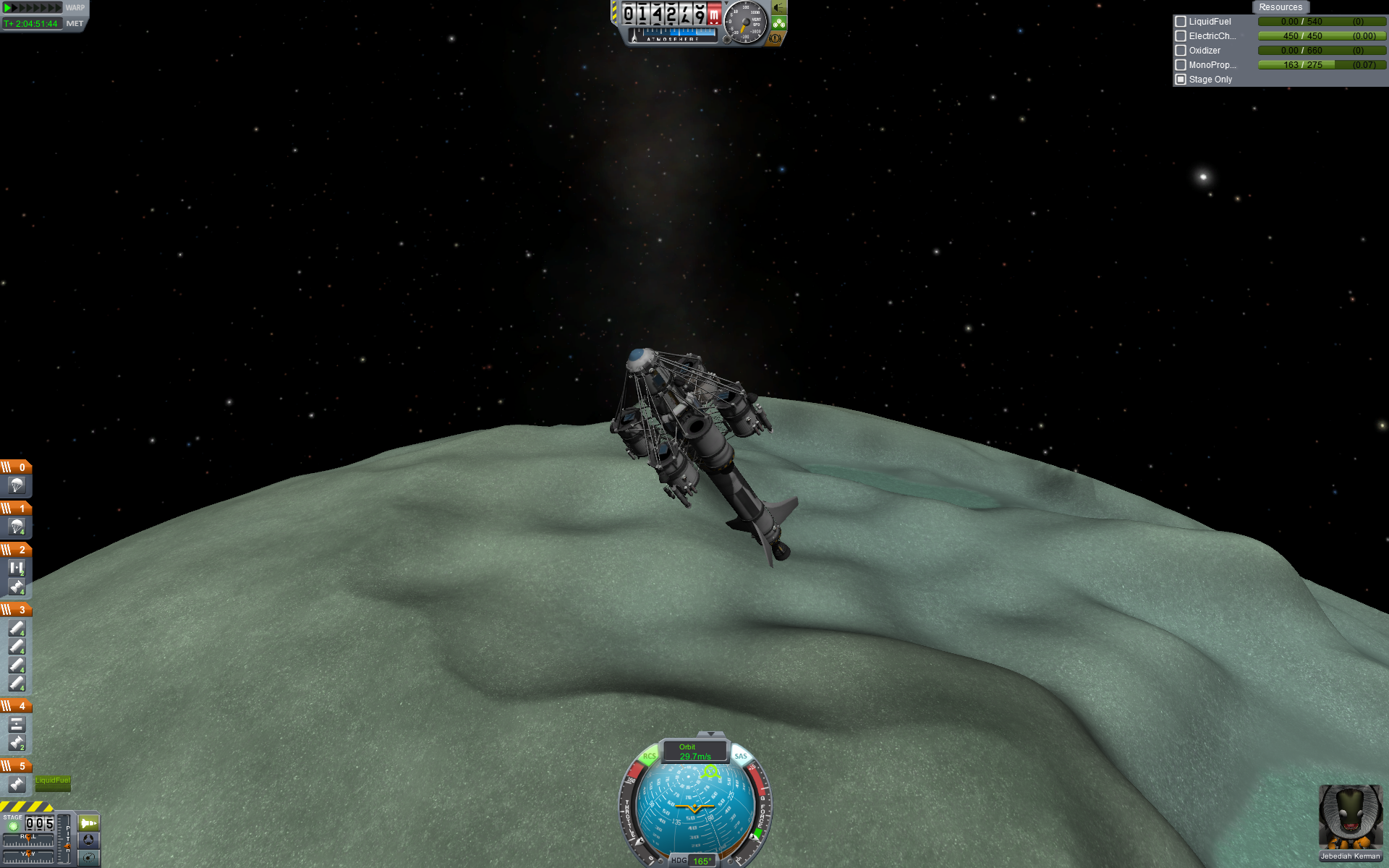The height and width of the screenshot is (868, 1389).
Task: Switch to staging mode with the rocket button
Action: point(89,823)
